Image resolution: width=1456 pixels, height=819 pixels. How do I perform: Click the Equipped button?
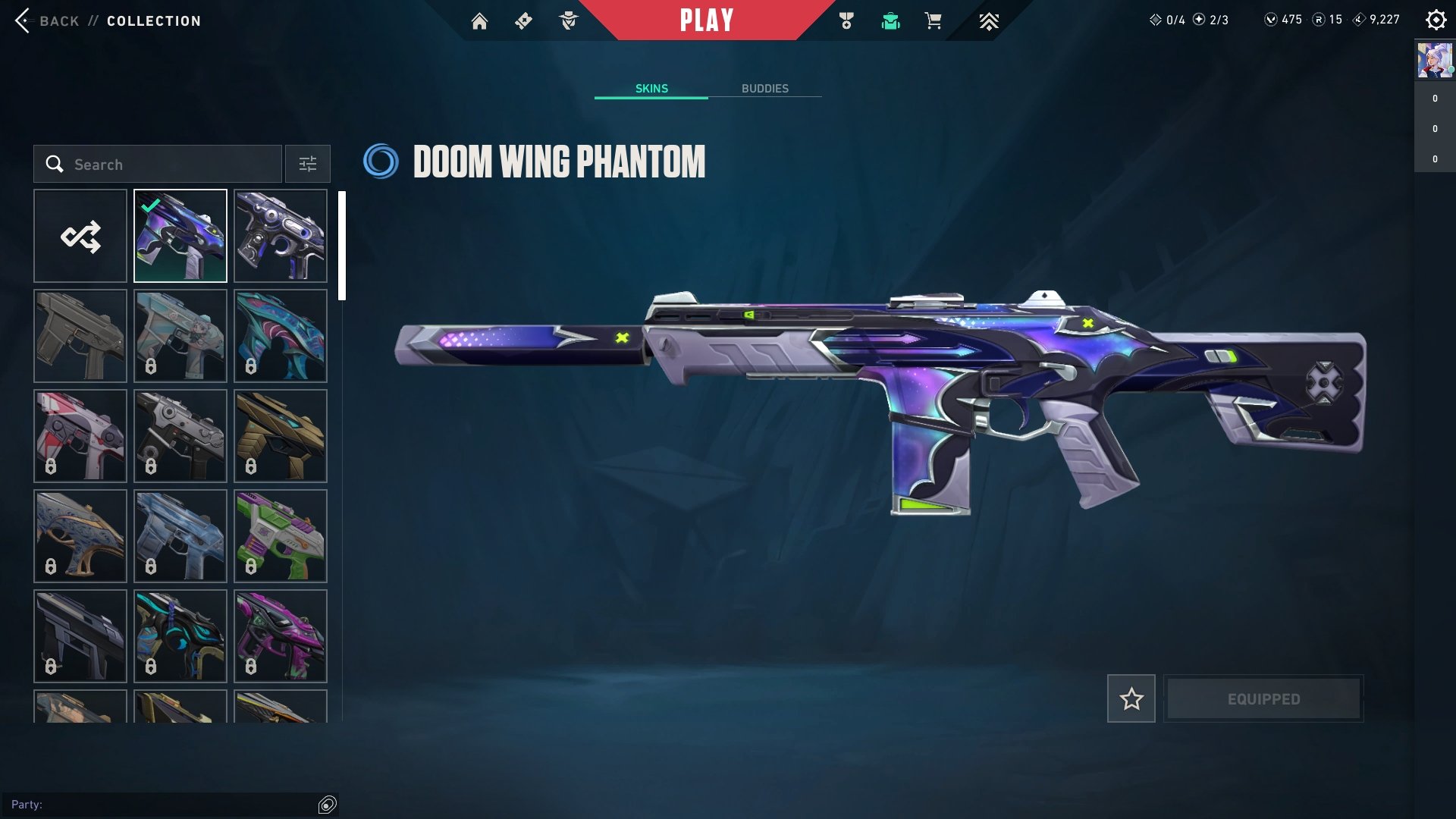[1263, 698]
